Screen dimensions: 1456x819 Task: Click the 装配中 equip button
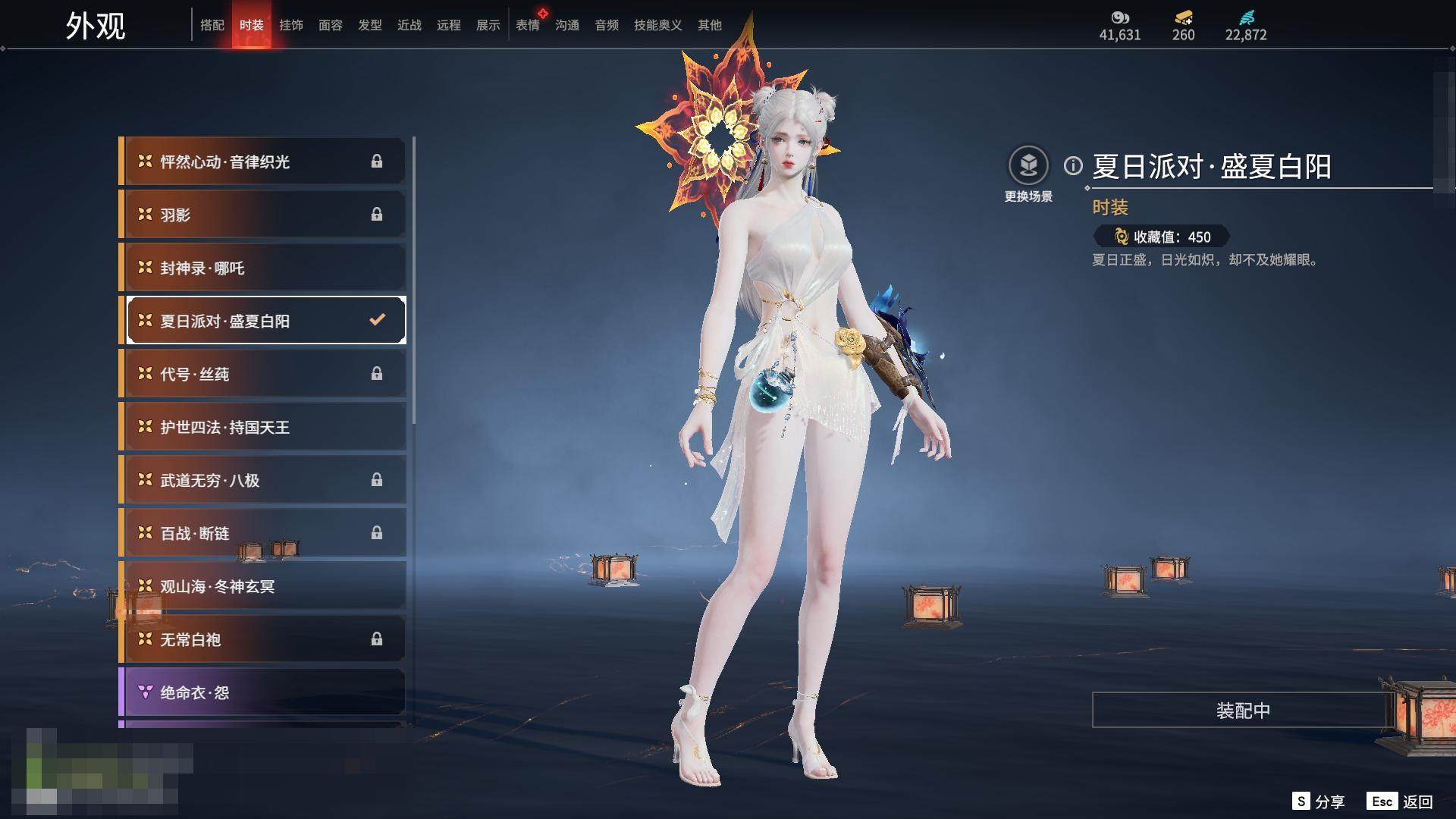pos(1242,710)
